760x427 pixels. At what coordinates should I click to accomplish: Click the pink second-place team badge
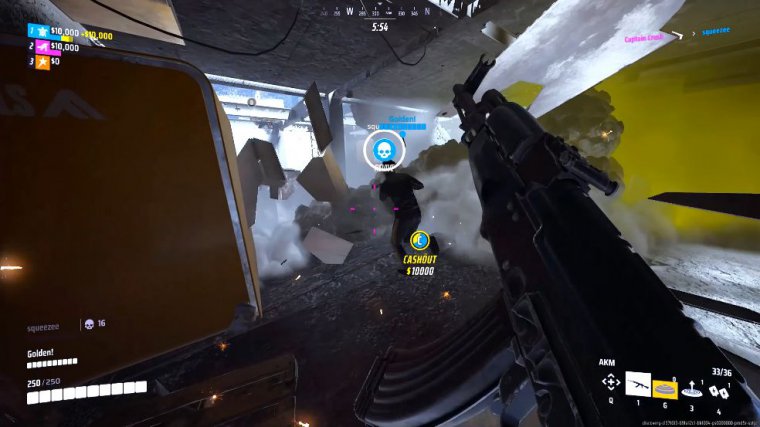pos(41,46)
